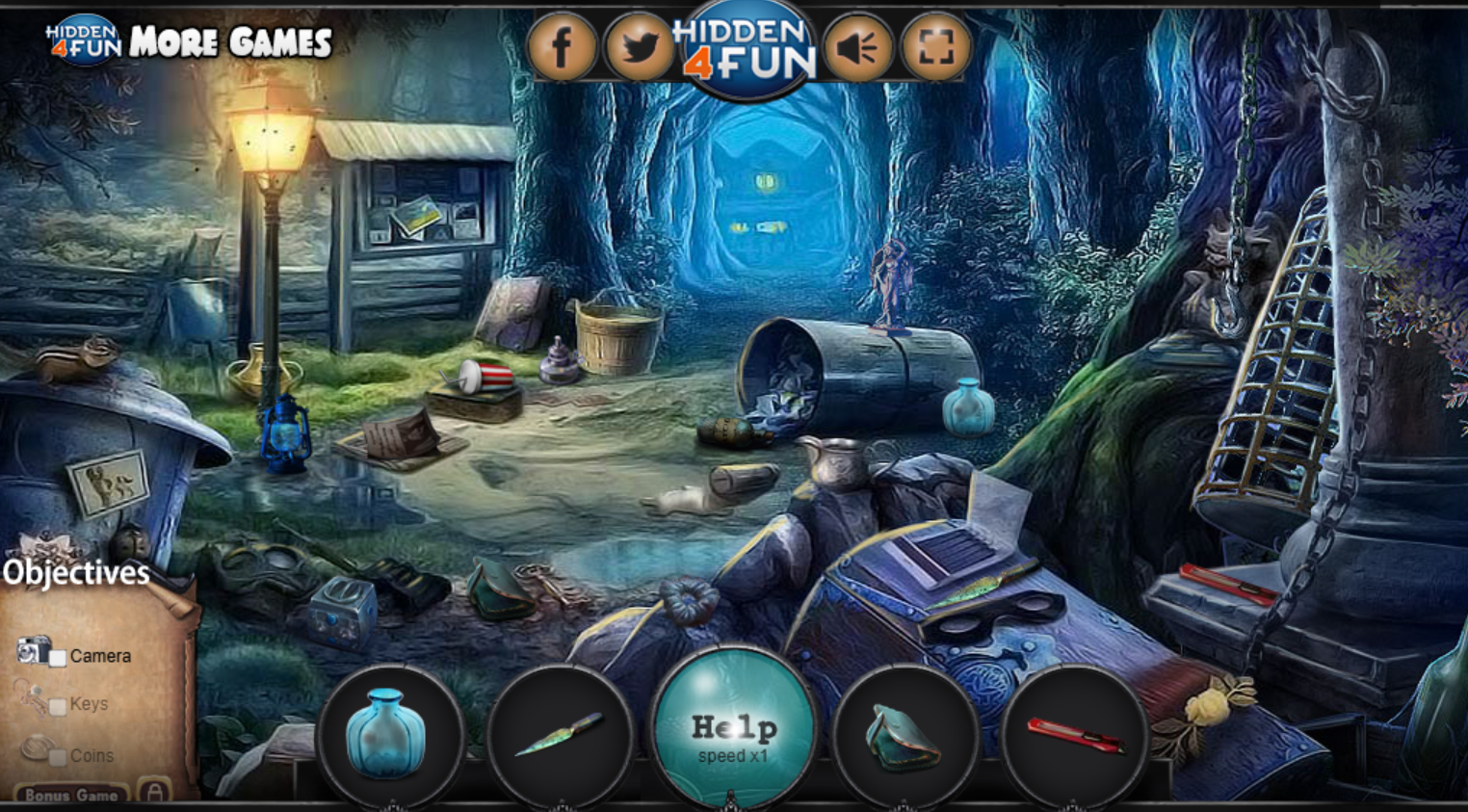This screenshot has width=1468, height=812.
Task: Open the More Games menu
Action: pyautogui.click(x=231, y=41)
